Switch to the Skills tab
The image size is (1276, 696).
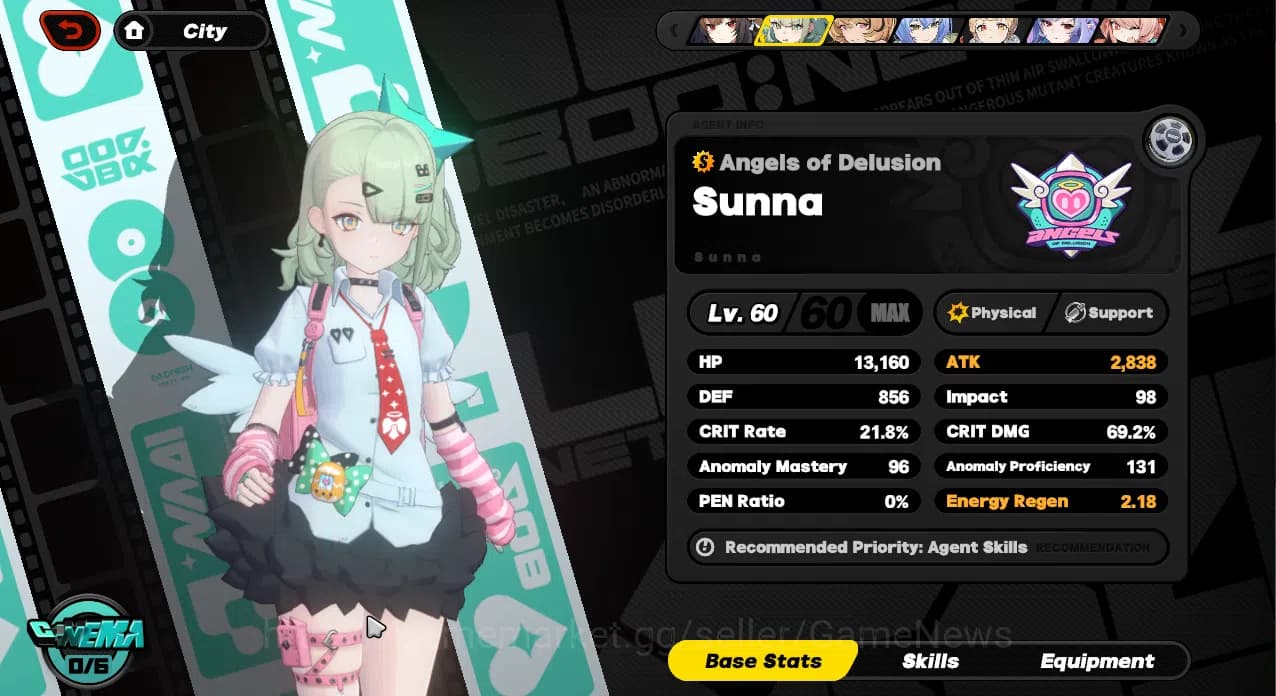pyautogui.click(x=930, y=661)
